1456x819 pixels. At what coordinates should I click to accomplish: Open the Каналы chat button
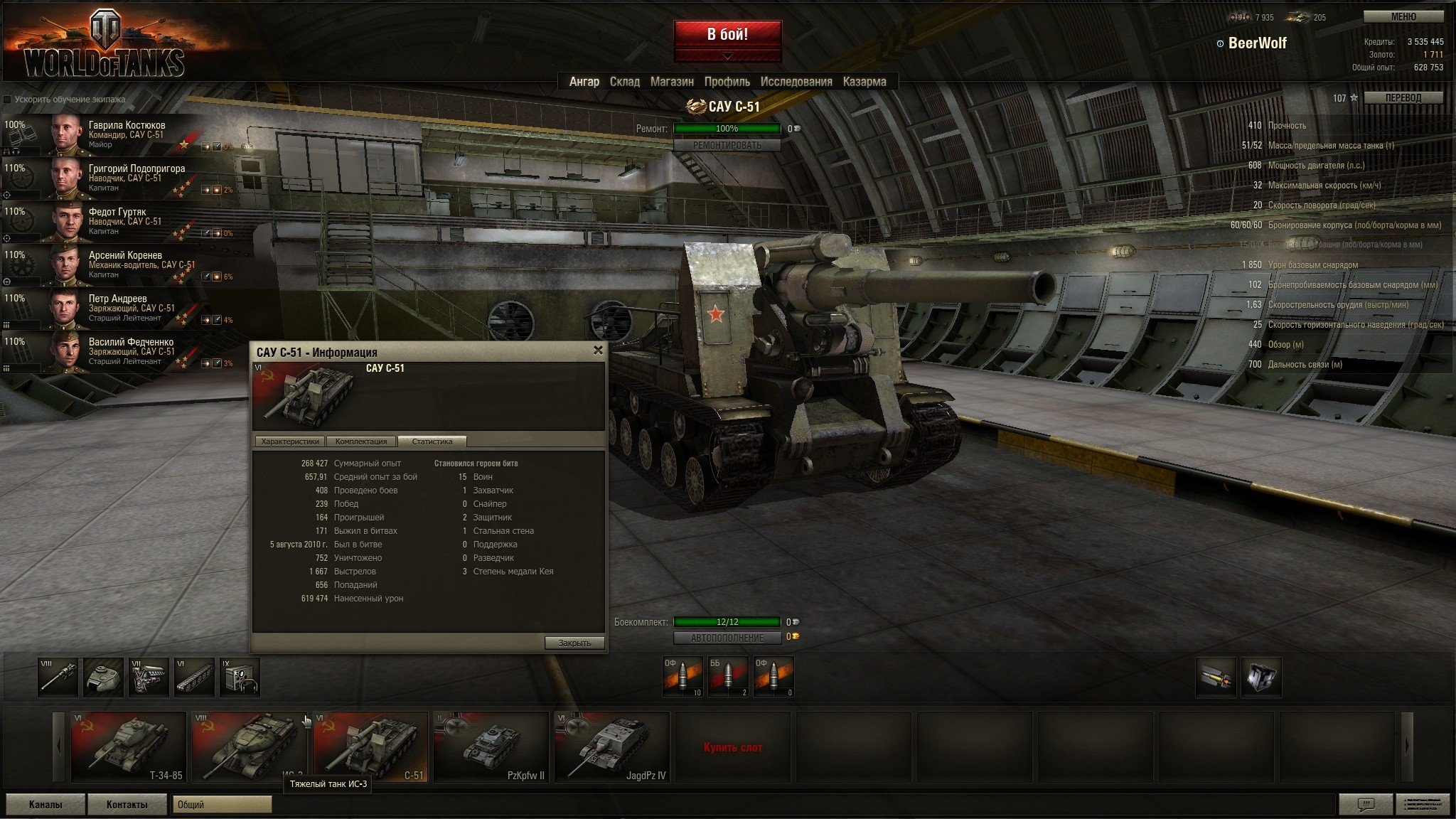coord(45,804)
